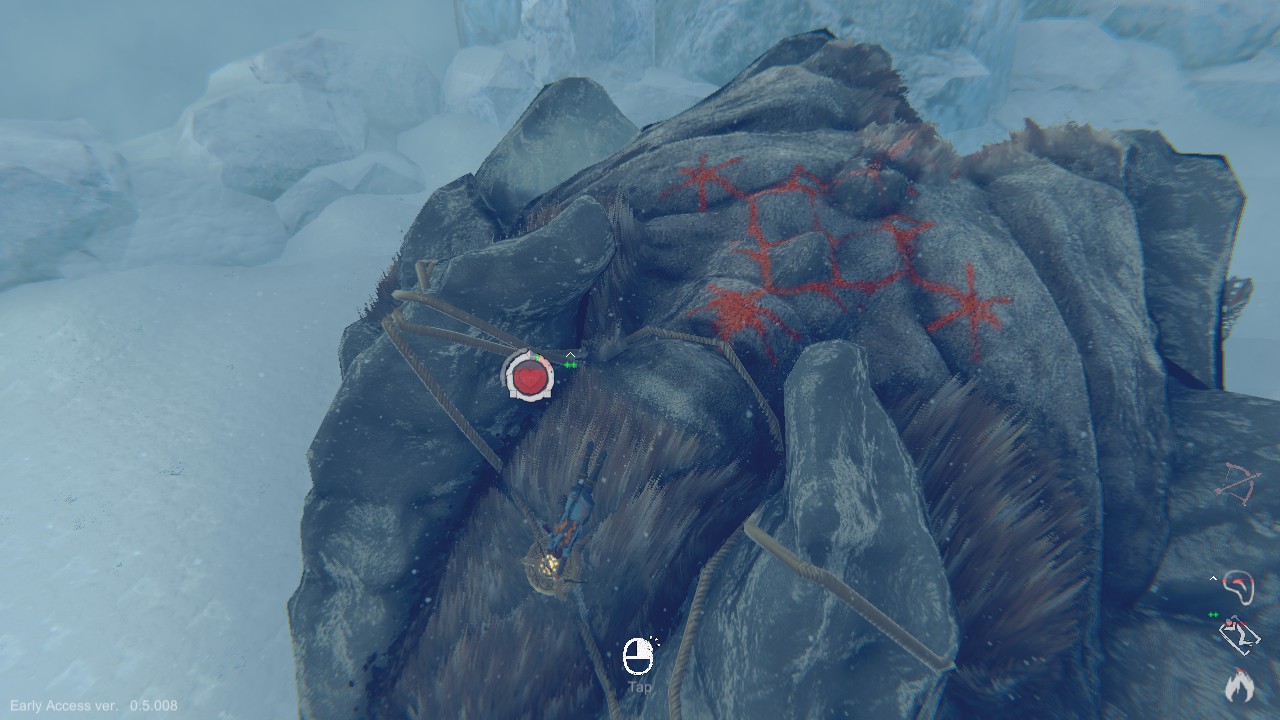The height and width of the screenshot is (720, 1280).
Task: Click the stomach hunger status icon
Action: [1240, 586]
